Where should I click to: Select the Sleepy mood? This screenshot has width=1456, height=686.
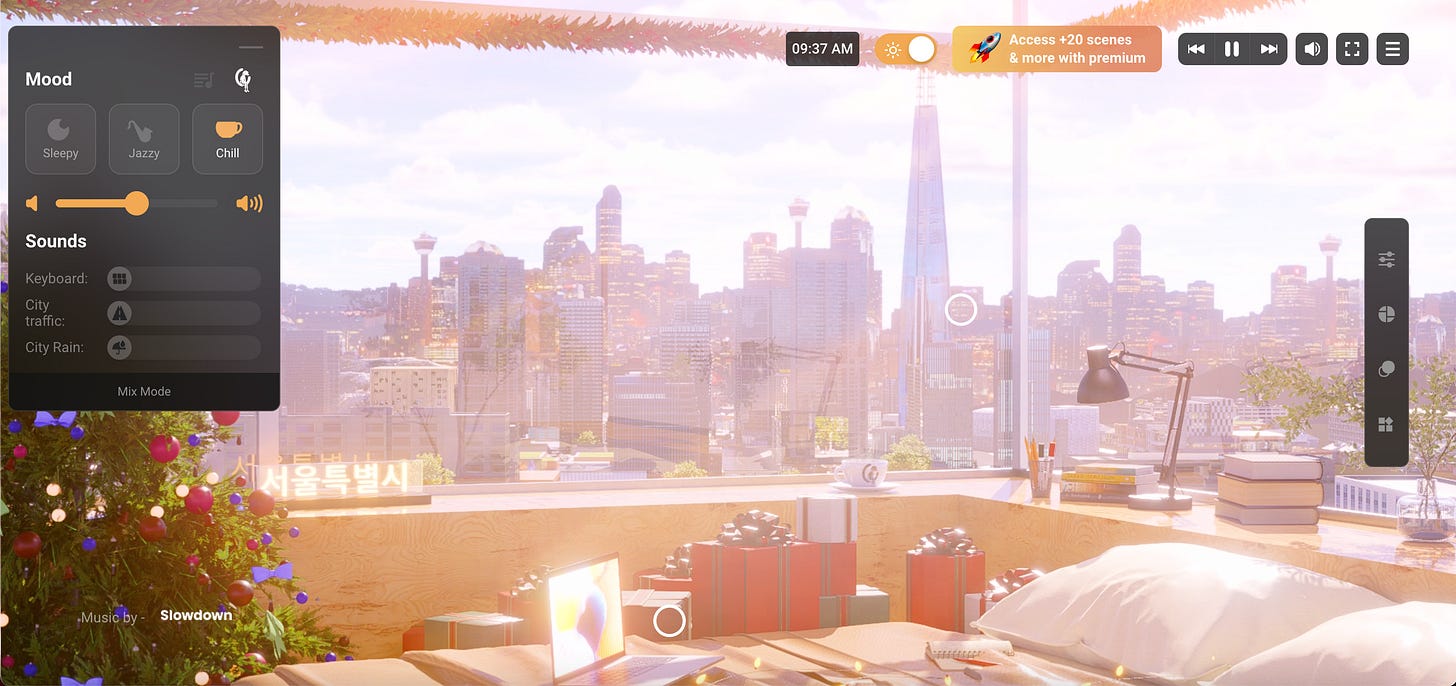60,139
